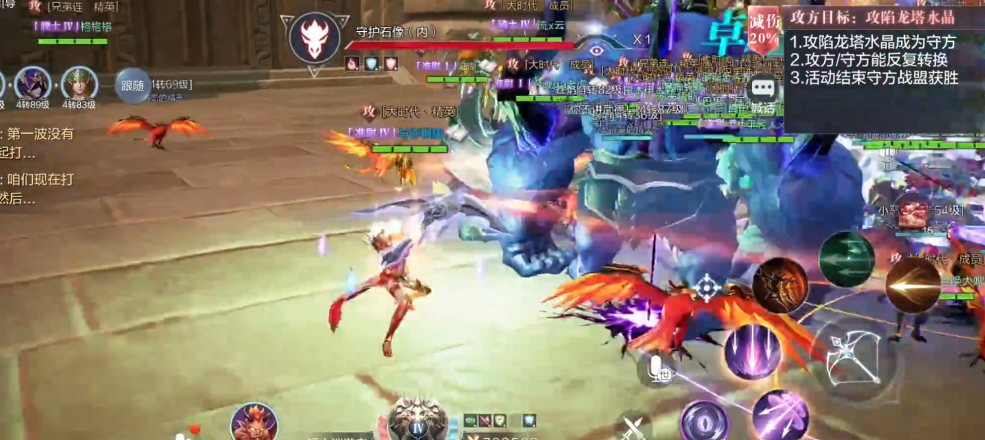
Task: Activate the purple falling arrows skill
Action: pyautogui.click(x=752, y=352)
